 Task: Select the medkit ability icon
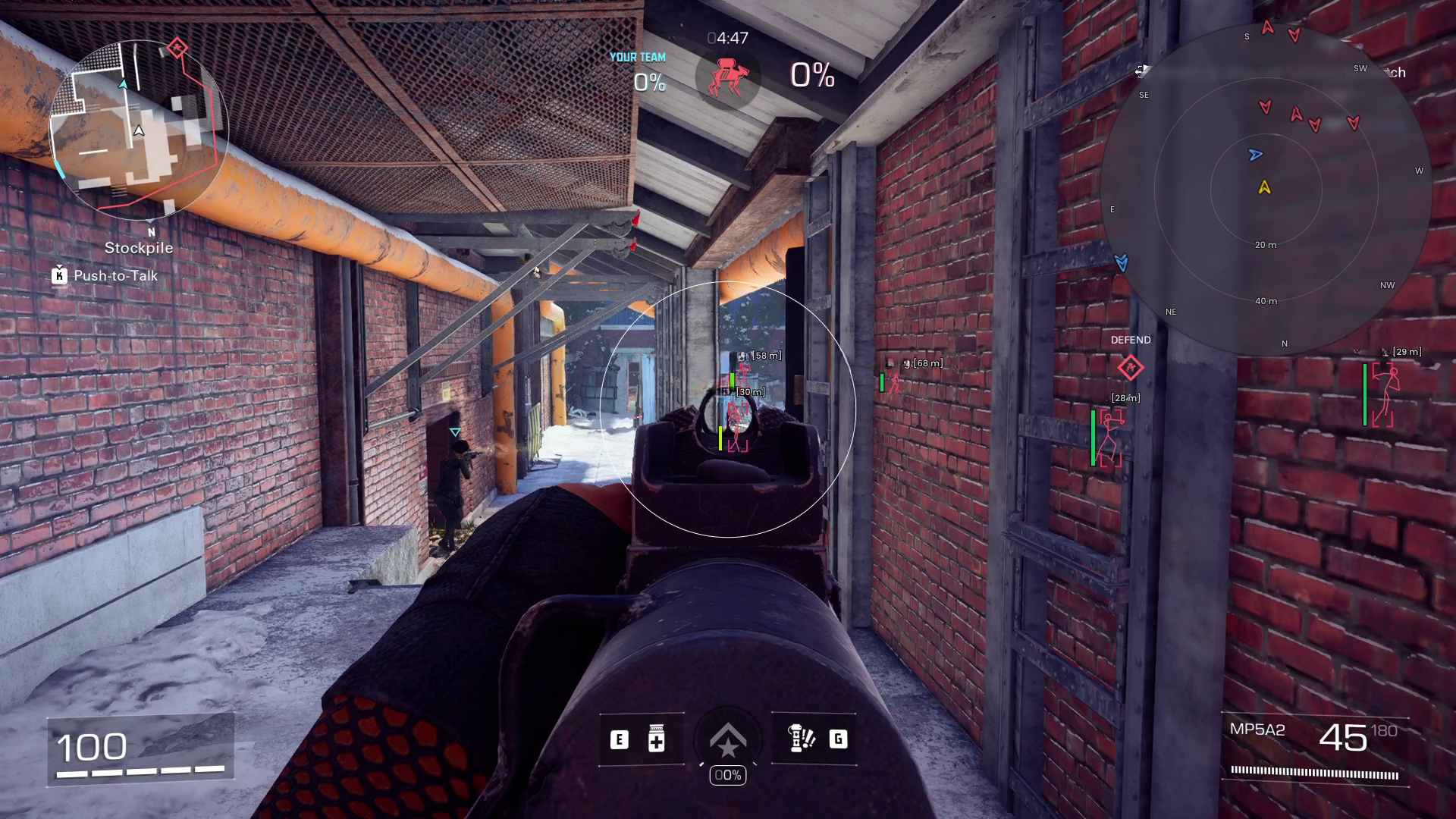(657, 739)
